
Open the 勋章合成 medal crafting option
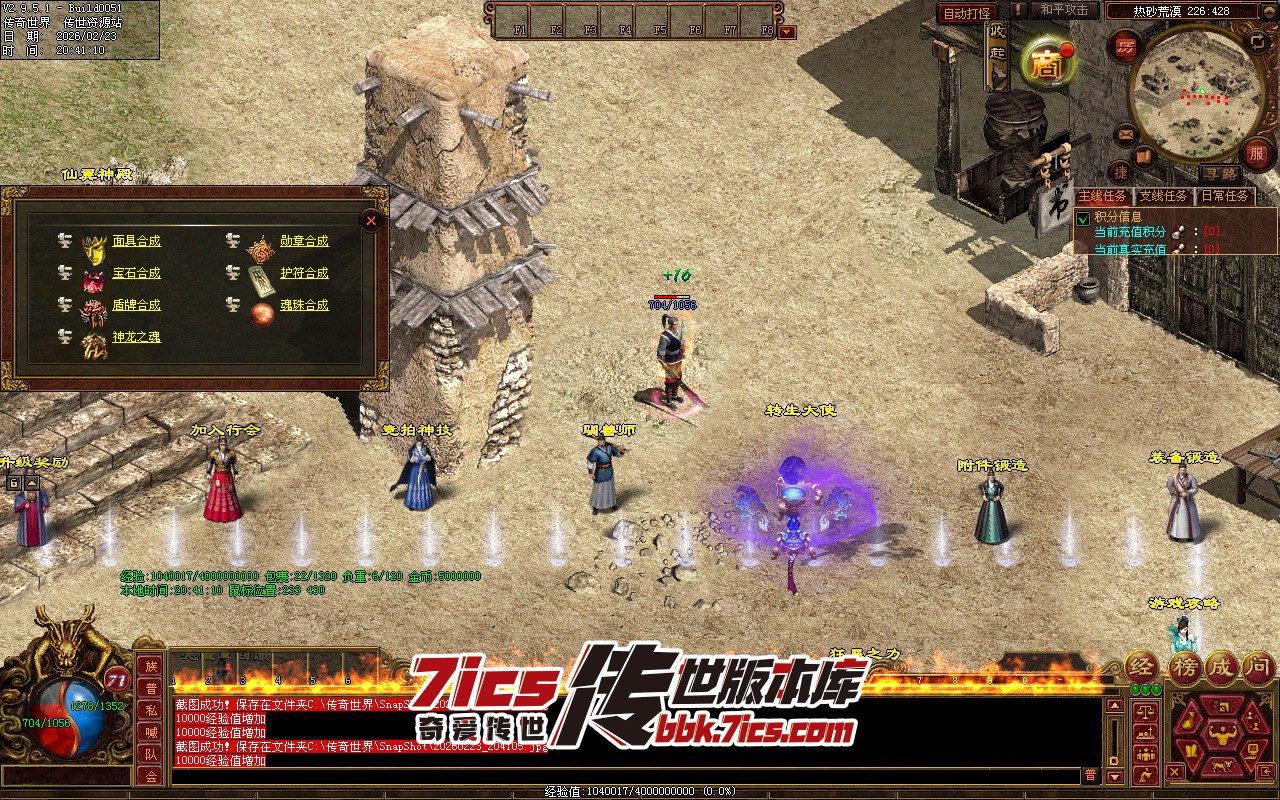click(x=304, y=241)
